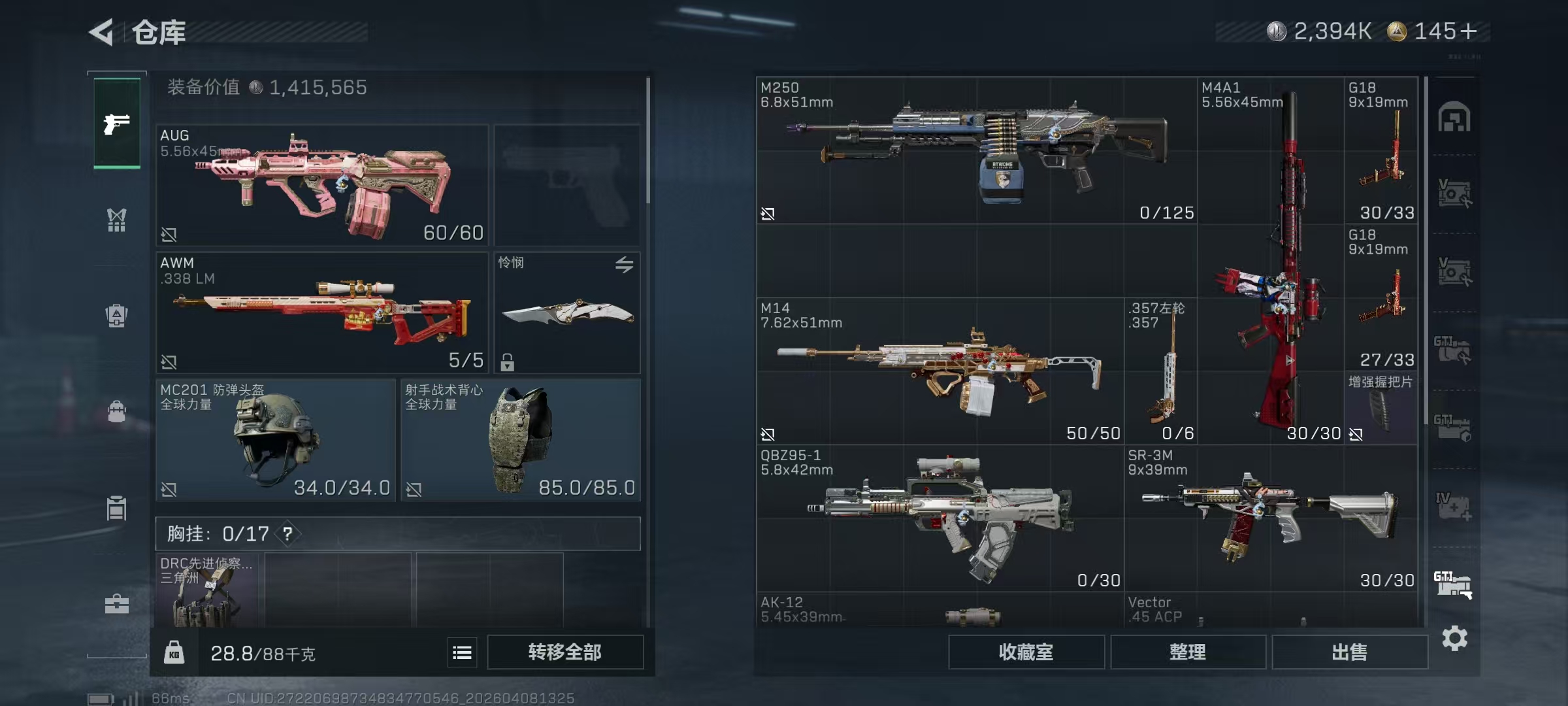The height and width of the screenshot is (706, 1568).
Task: Select the MC201 防弹头盔 helmet slot
Action: (276, 440)
